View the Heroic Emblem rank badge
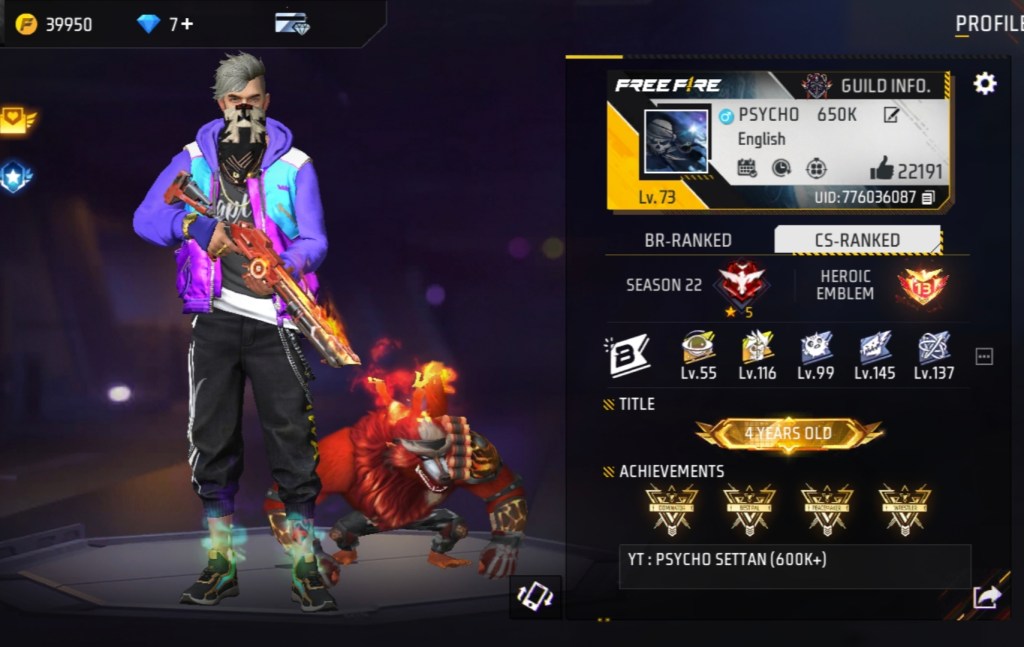The width and height of the screenshot is (1024, 647). [922, 286]
